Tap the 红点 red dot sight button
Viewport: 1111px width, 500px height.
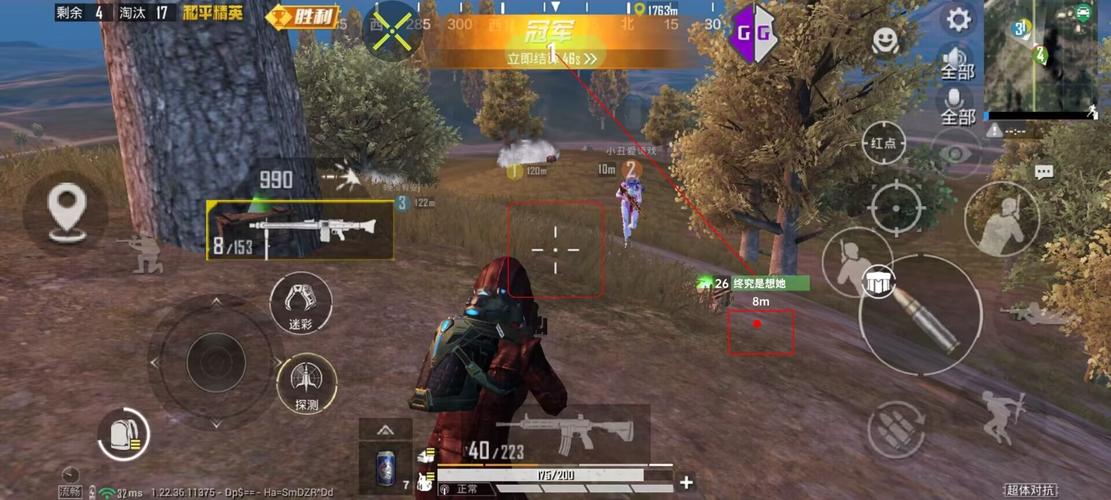point(883,144)
